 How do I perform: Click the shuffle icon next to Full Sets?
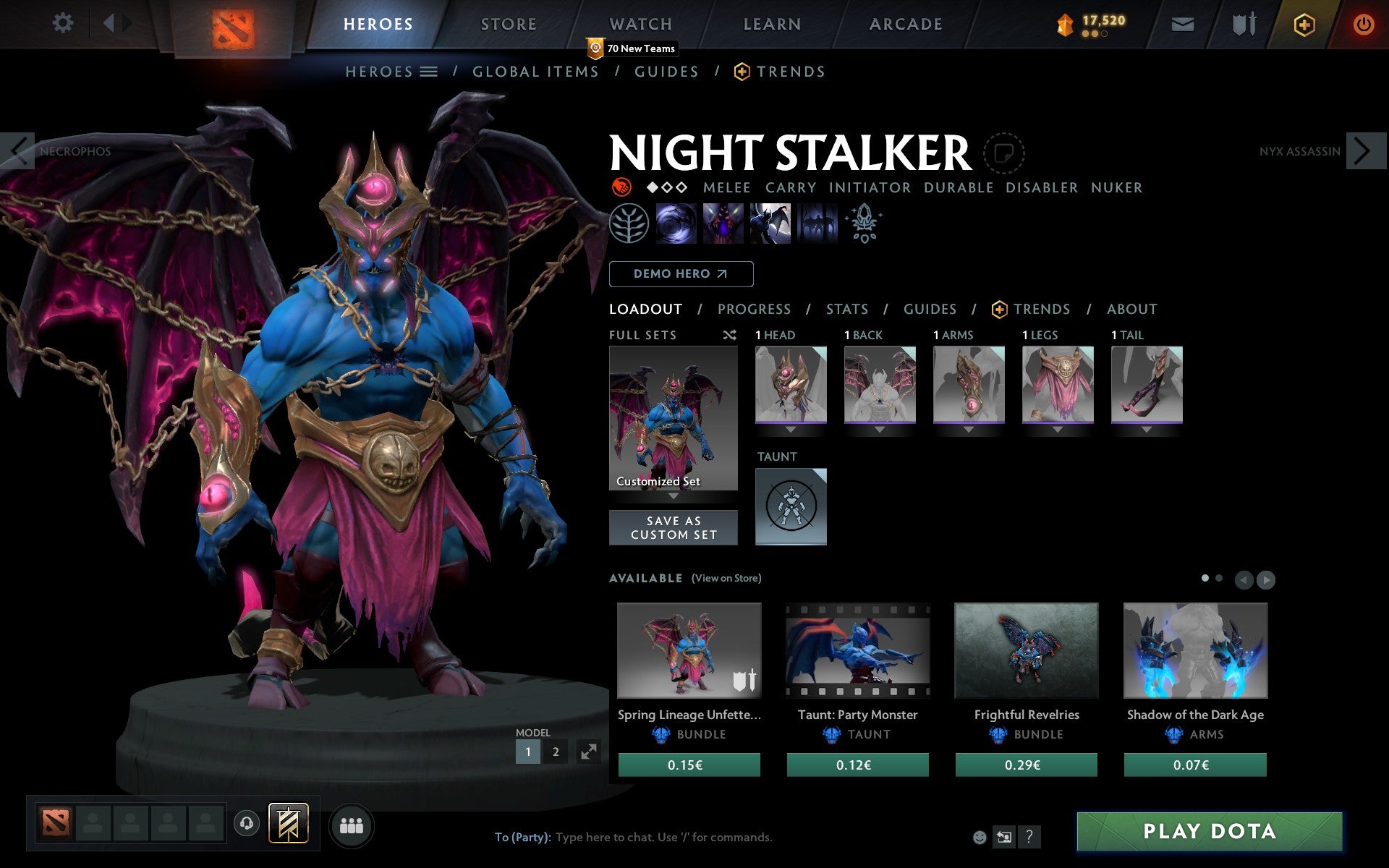tap(729, 335)
